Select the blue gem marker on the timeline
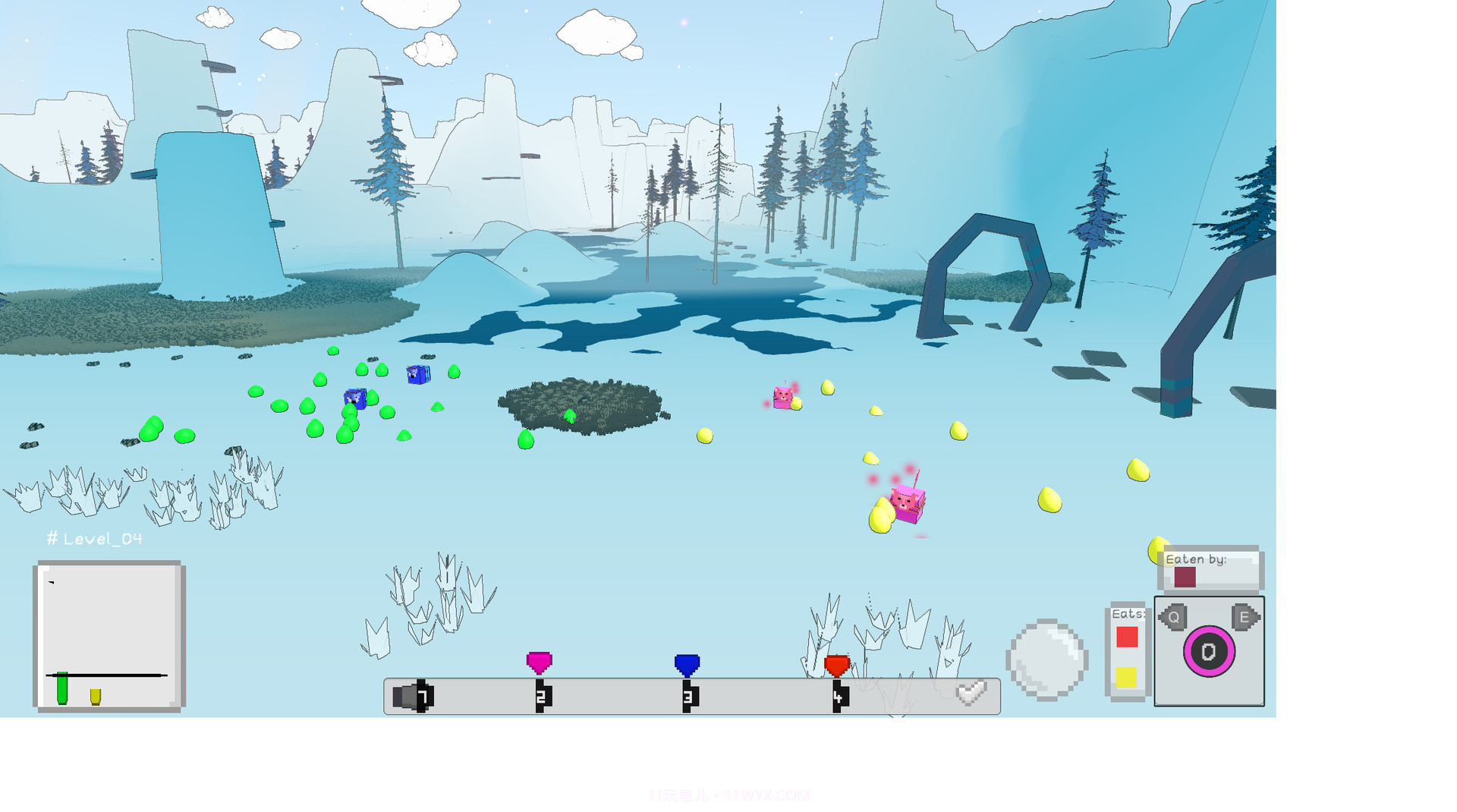The height and width of the screenshot is (812, 1457). coord(687,666)
